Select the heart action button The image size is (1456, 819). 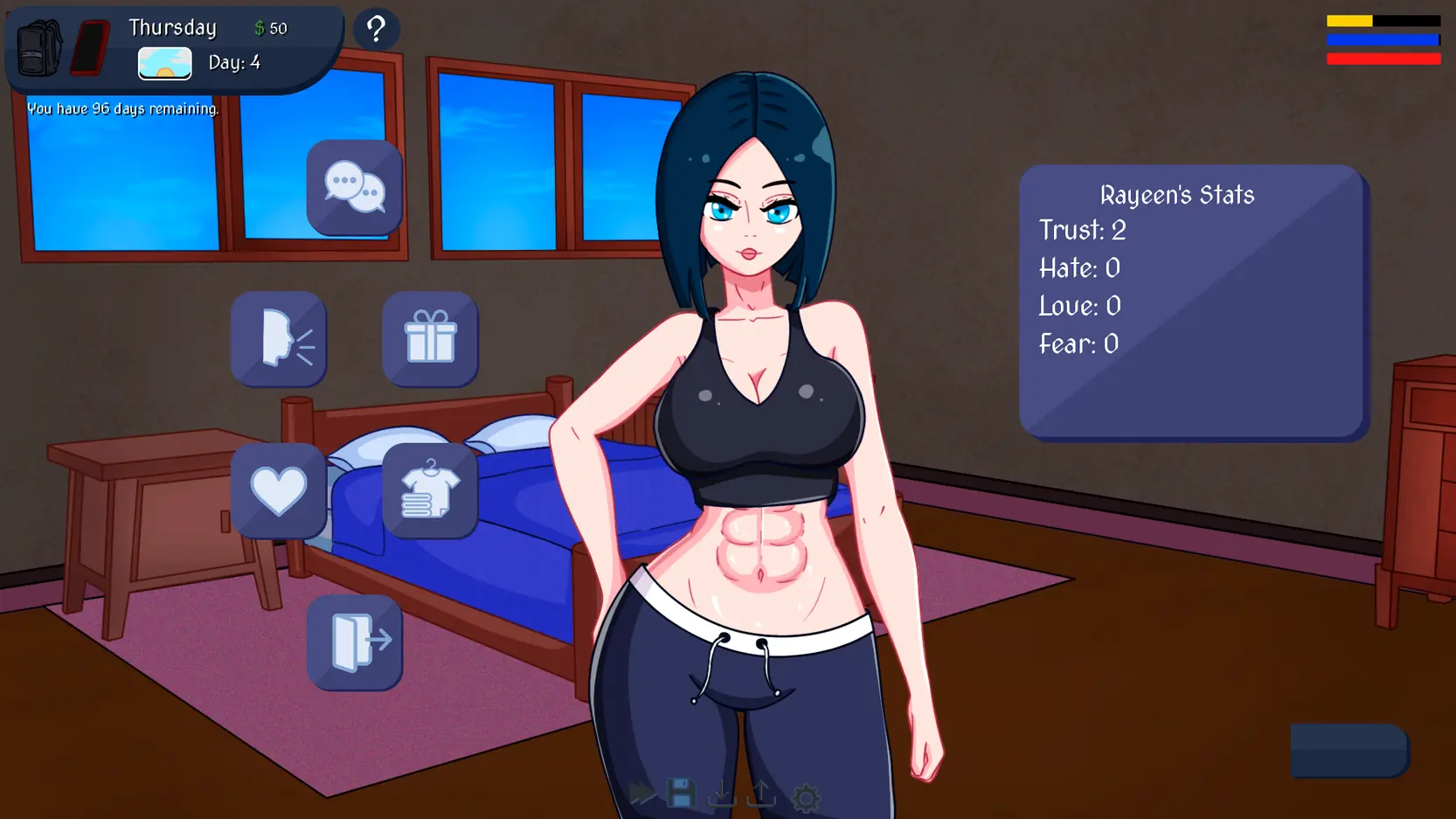279,490
